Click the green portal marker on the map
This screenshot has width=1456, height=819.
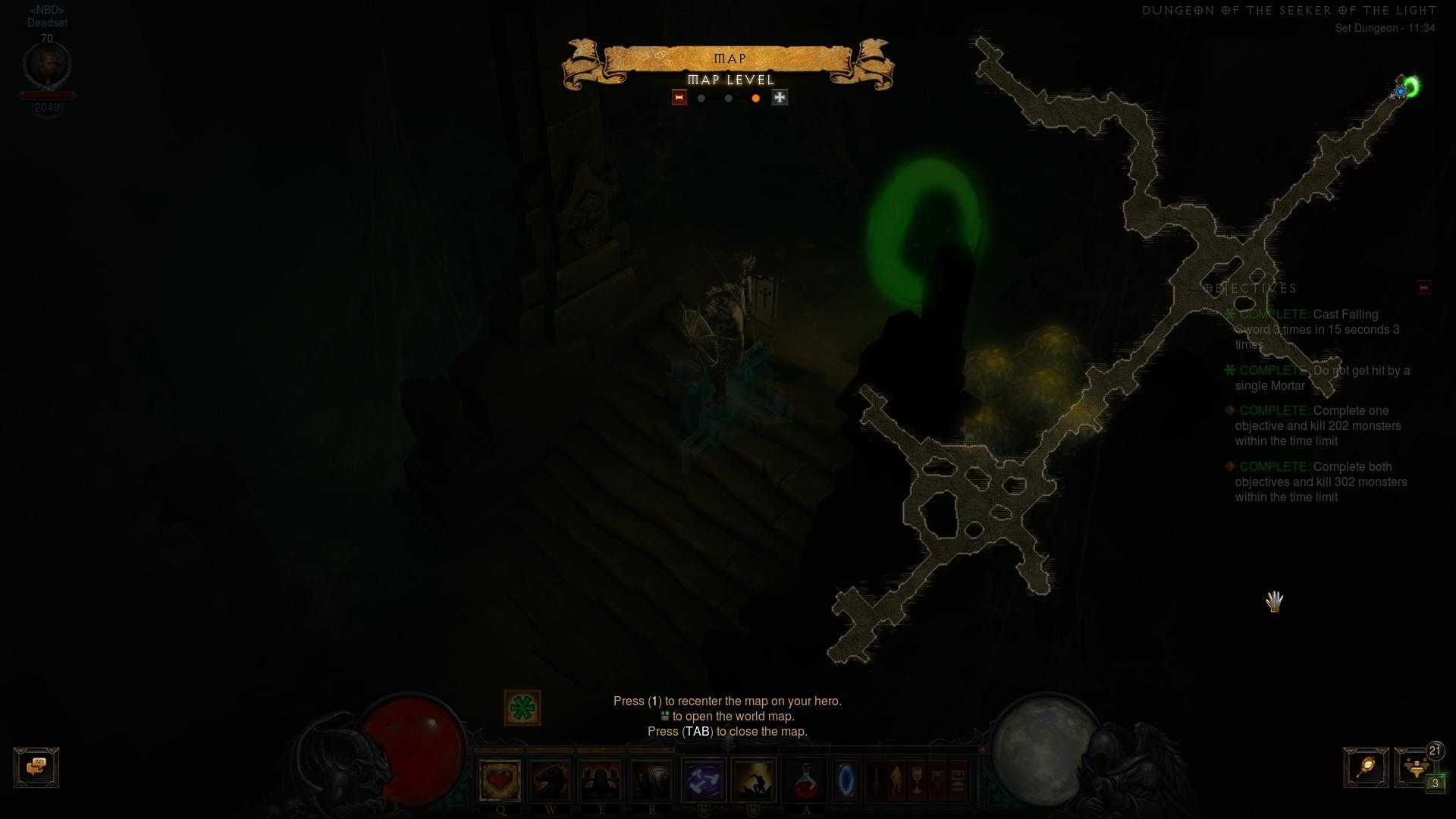(1411, 86)
